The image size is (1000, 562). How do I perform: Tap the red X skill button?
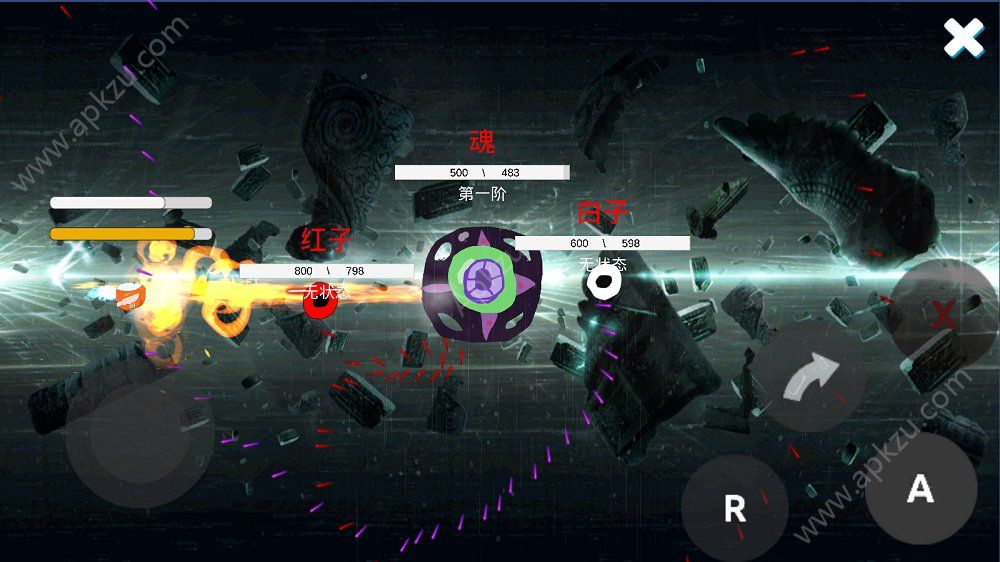[942, 314]
